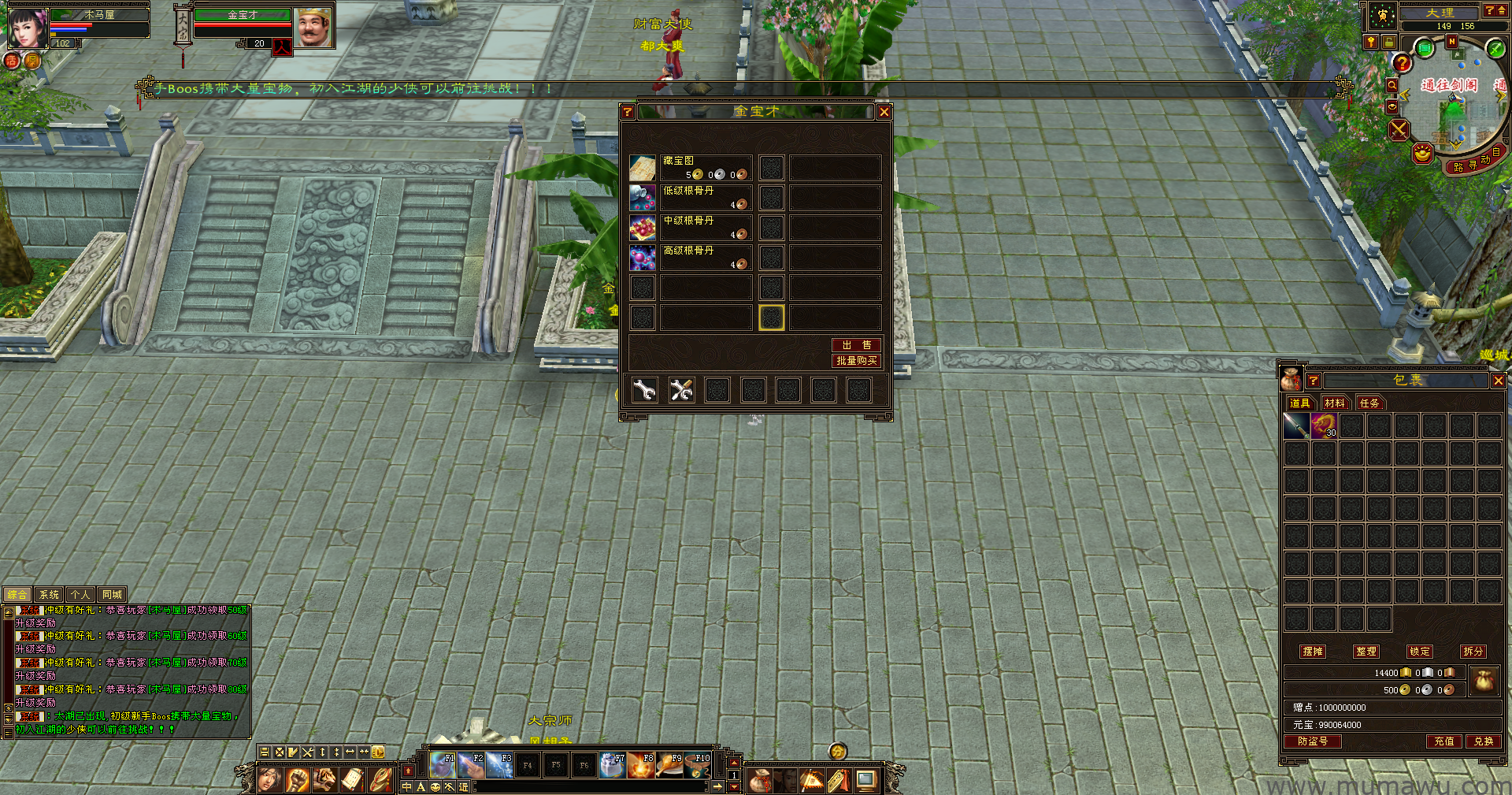Activate the F8 fire skill
This screenshot has width=1512, height=795.
point(641,765)
